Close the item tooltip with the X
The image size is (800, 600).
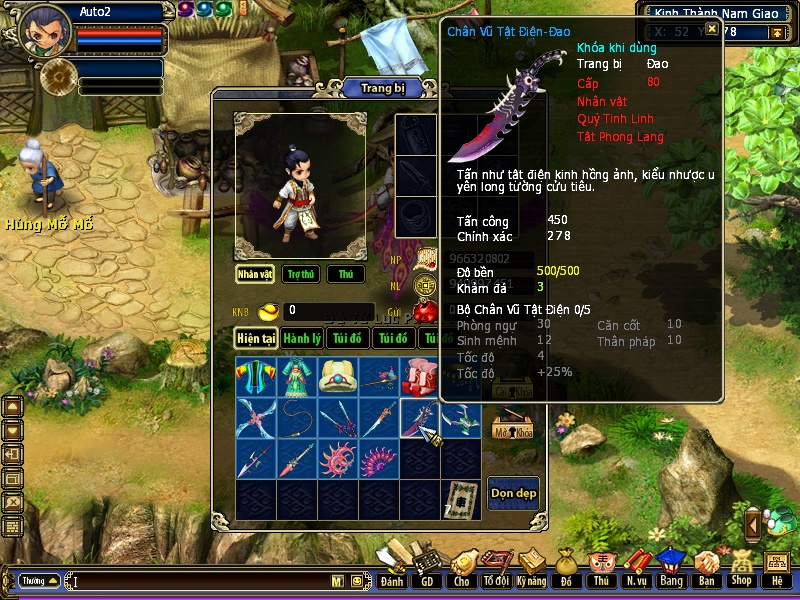(x=712, y=29)
